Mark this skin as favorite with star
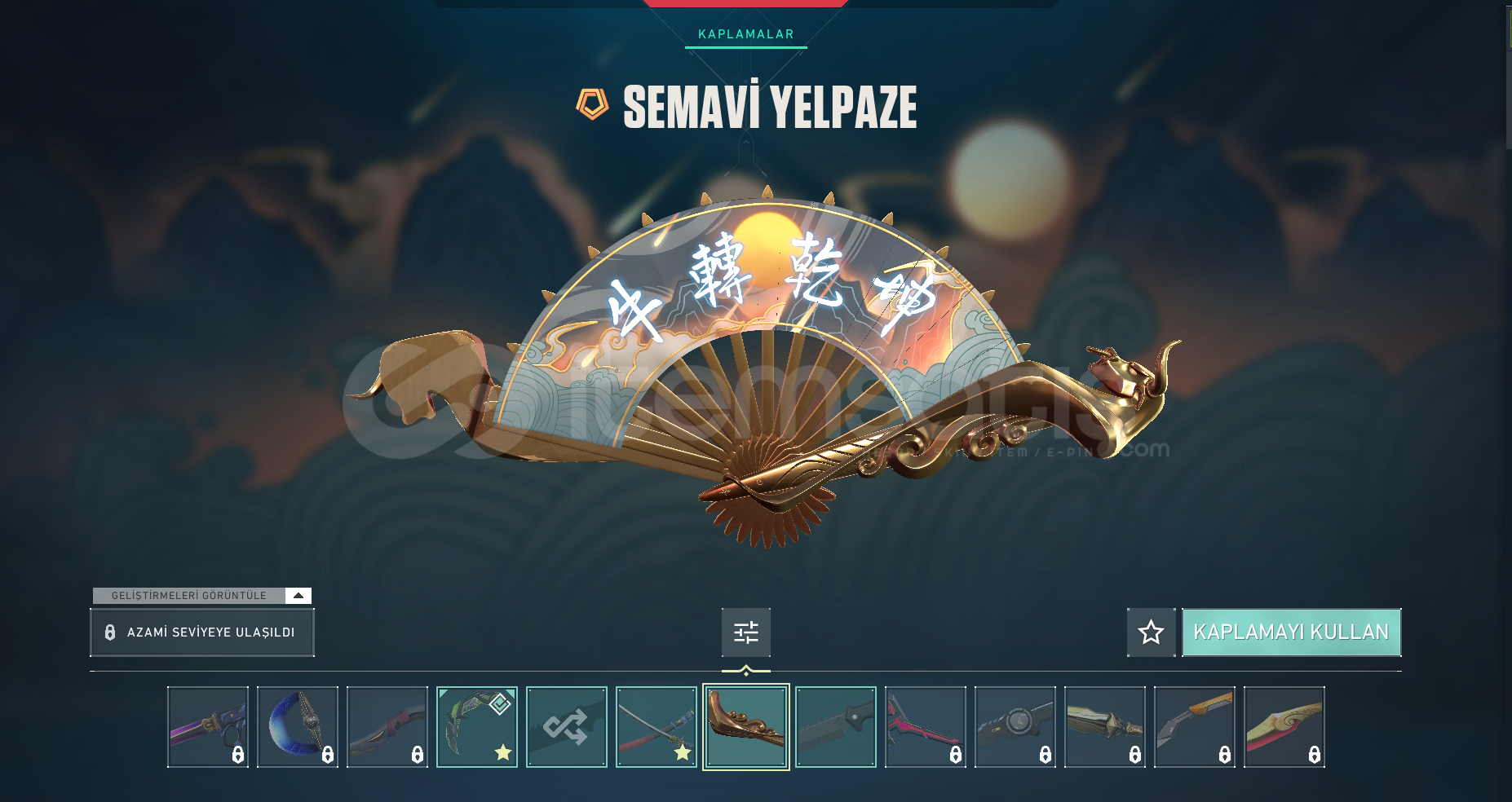 (x=1151, y=632)
